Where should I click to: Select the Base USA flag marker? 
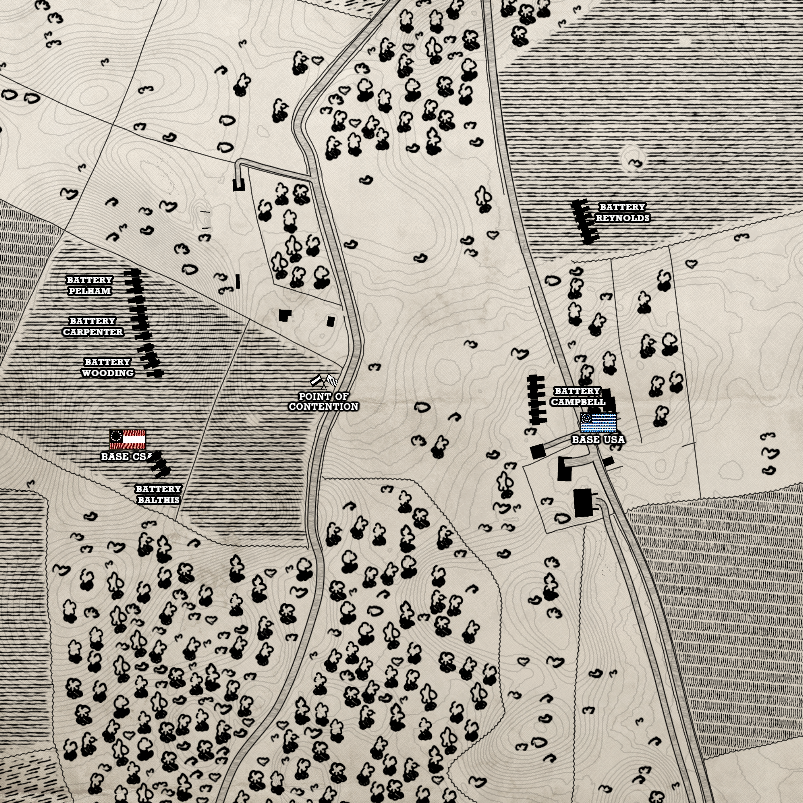tap(598, 422)
